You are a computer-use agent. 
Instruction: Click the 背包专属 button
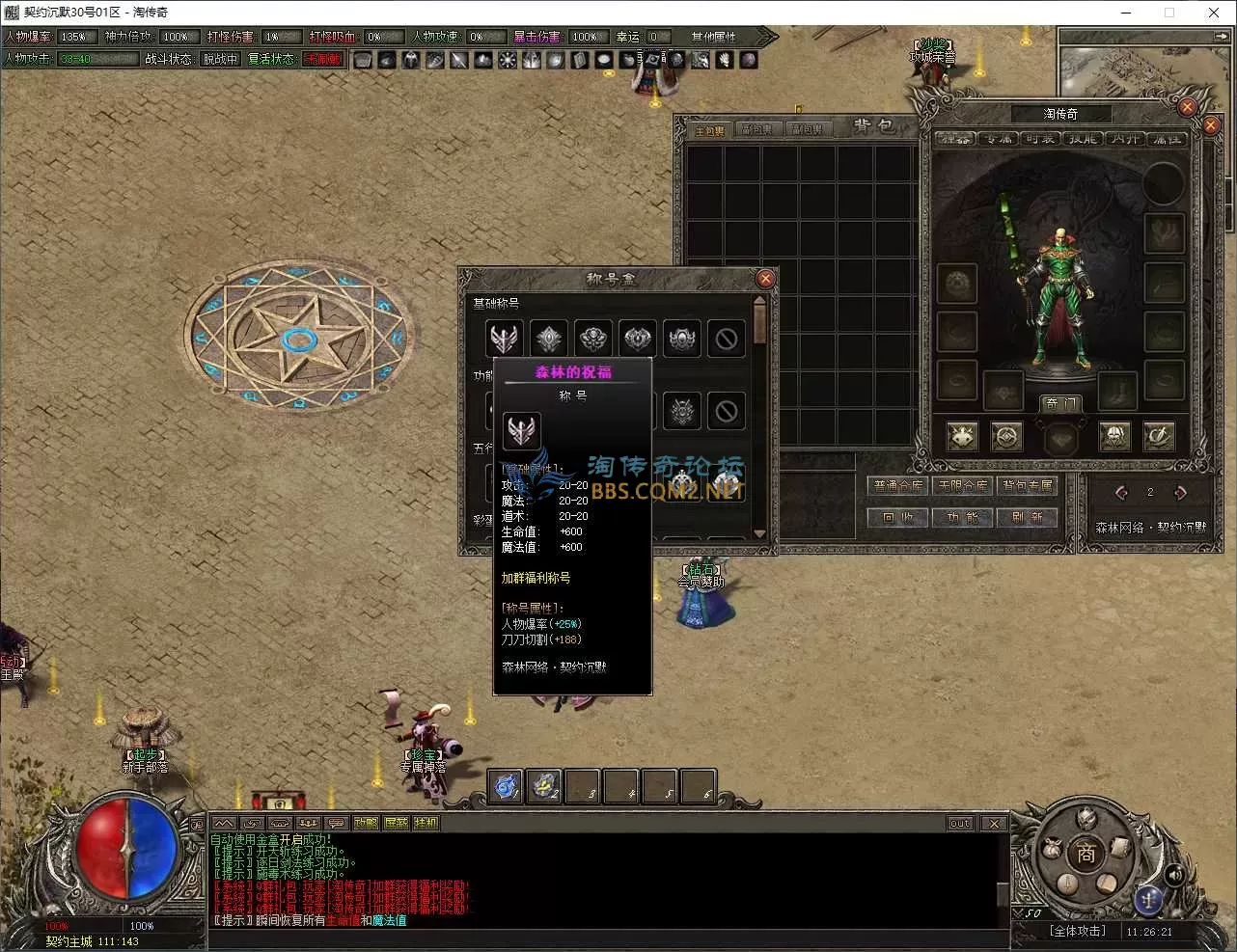point(1028,486)
